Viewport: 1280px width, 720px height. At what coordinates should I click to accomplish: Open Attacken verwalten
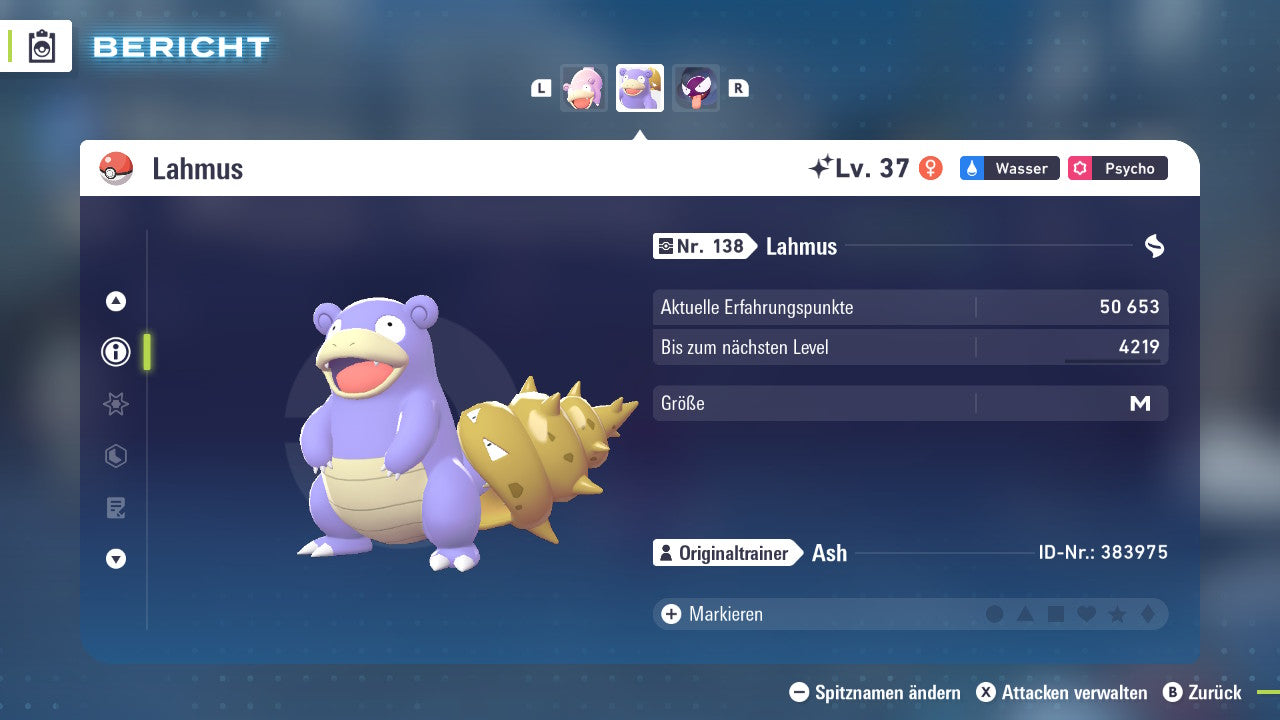click(1065, 692)
